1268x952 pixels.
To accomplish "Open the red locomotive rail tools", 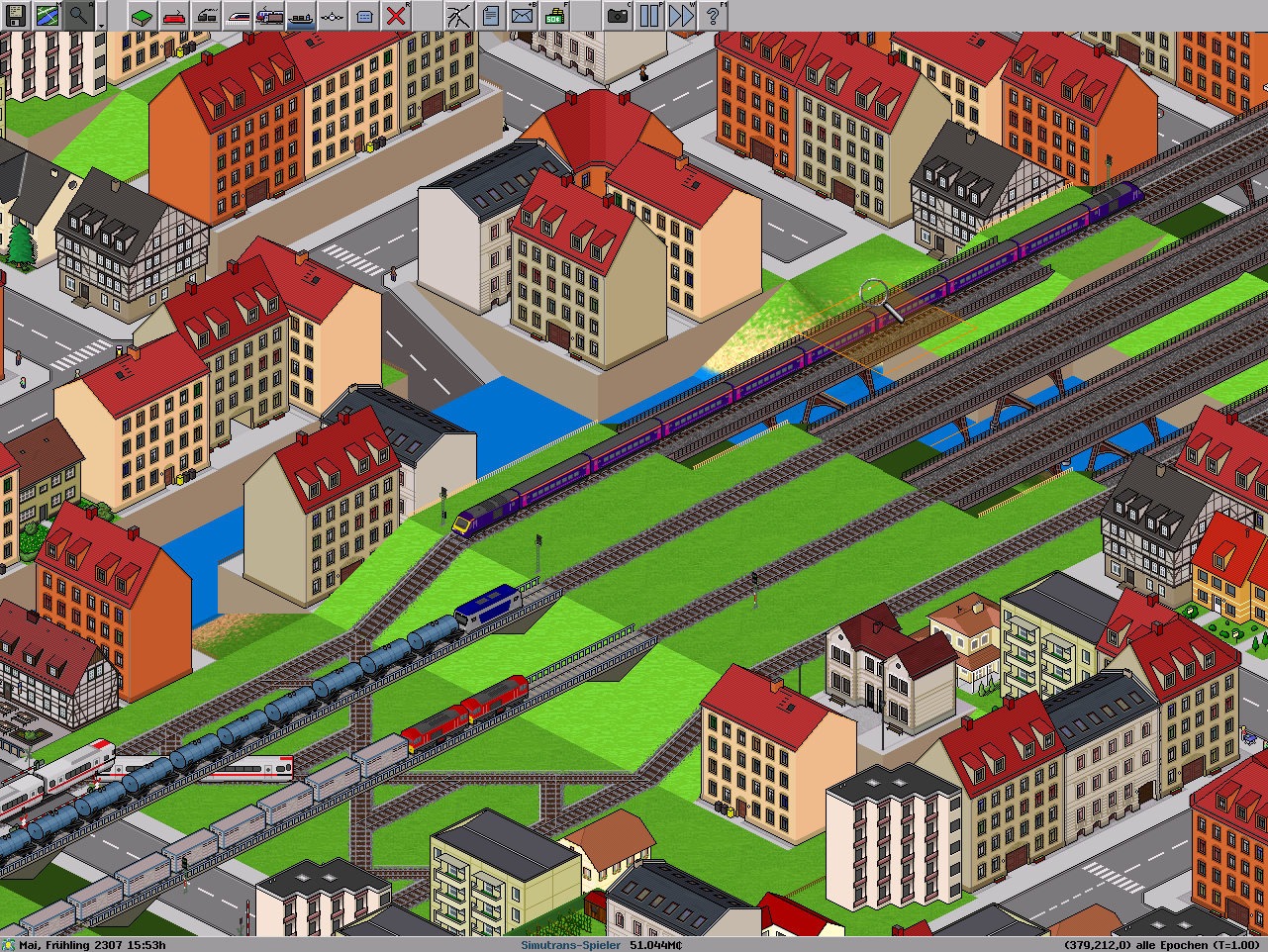I will [173, 15].
